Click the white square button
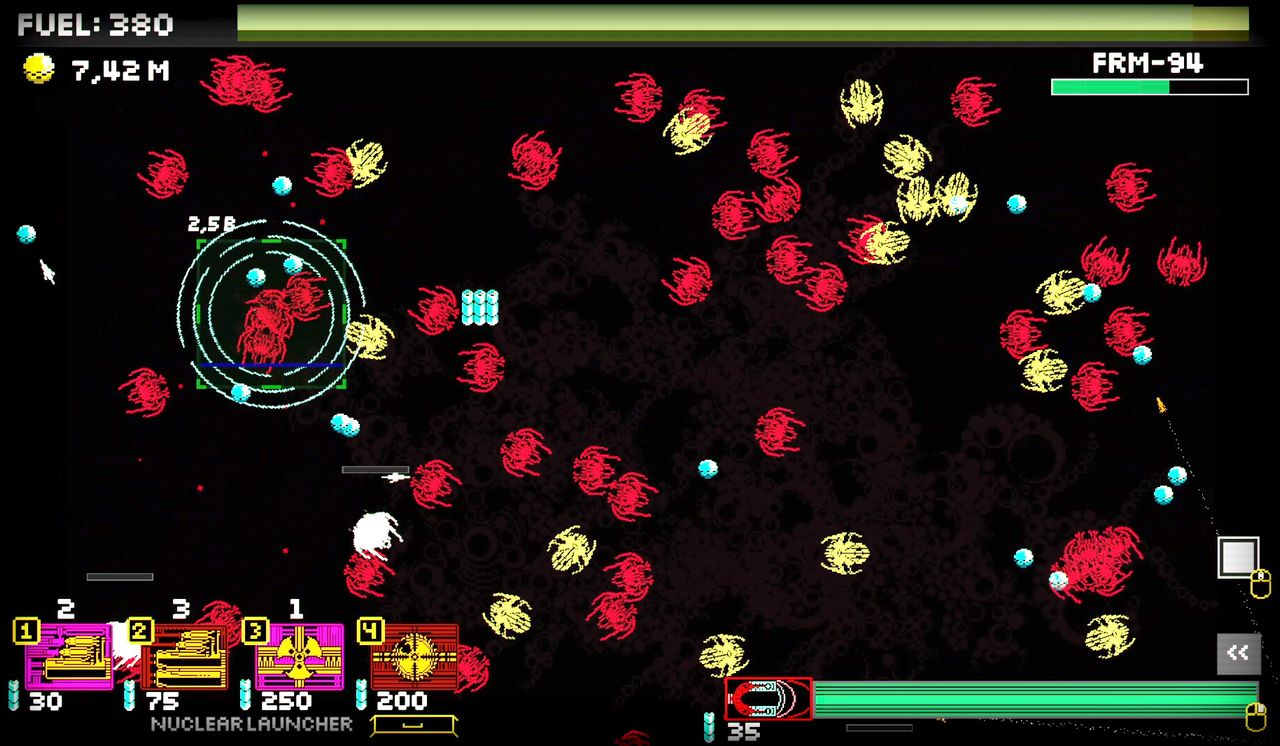 [1237, 557]
